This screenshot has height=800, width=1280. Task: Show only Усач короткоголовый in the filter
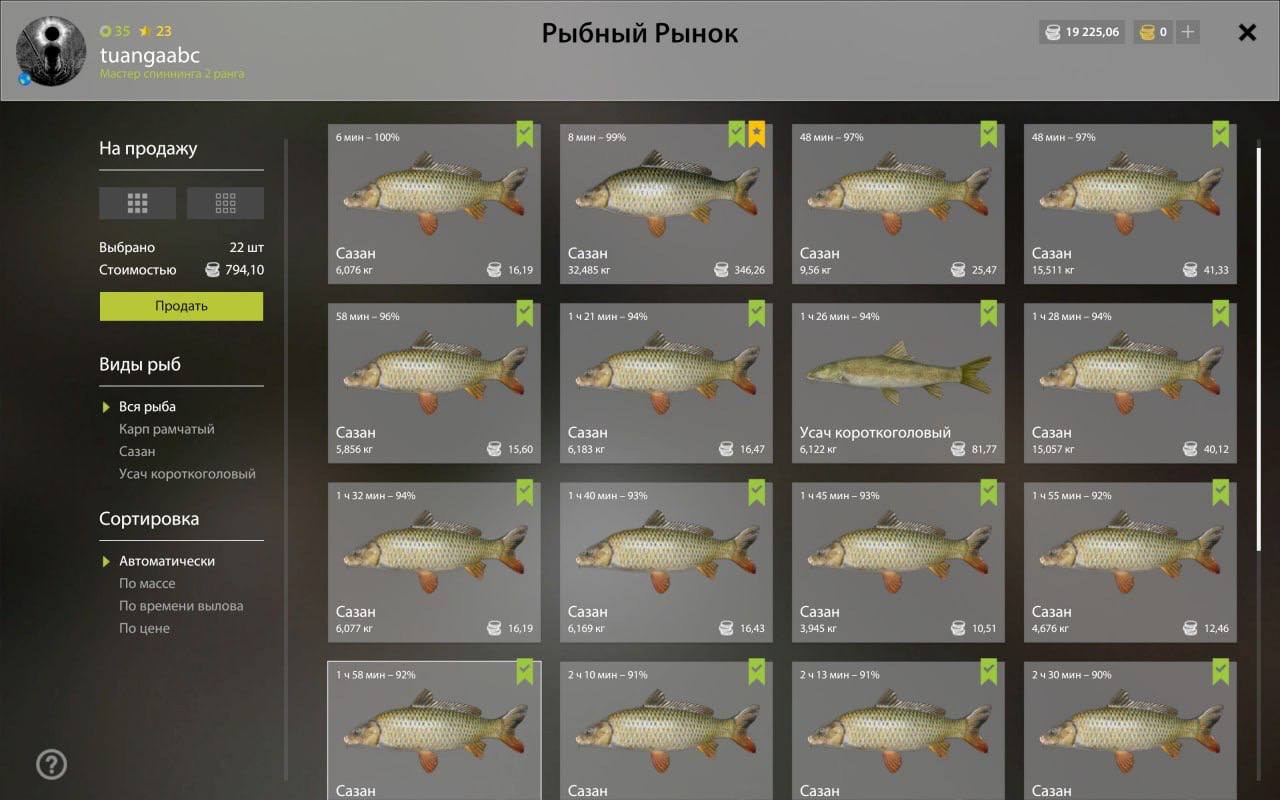tap(187, 474)
